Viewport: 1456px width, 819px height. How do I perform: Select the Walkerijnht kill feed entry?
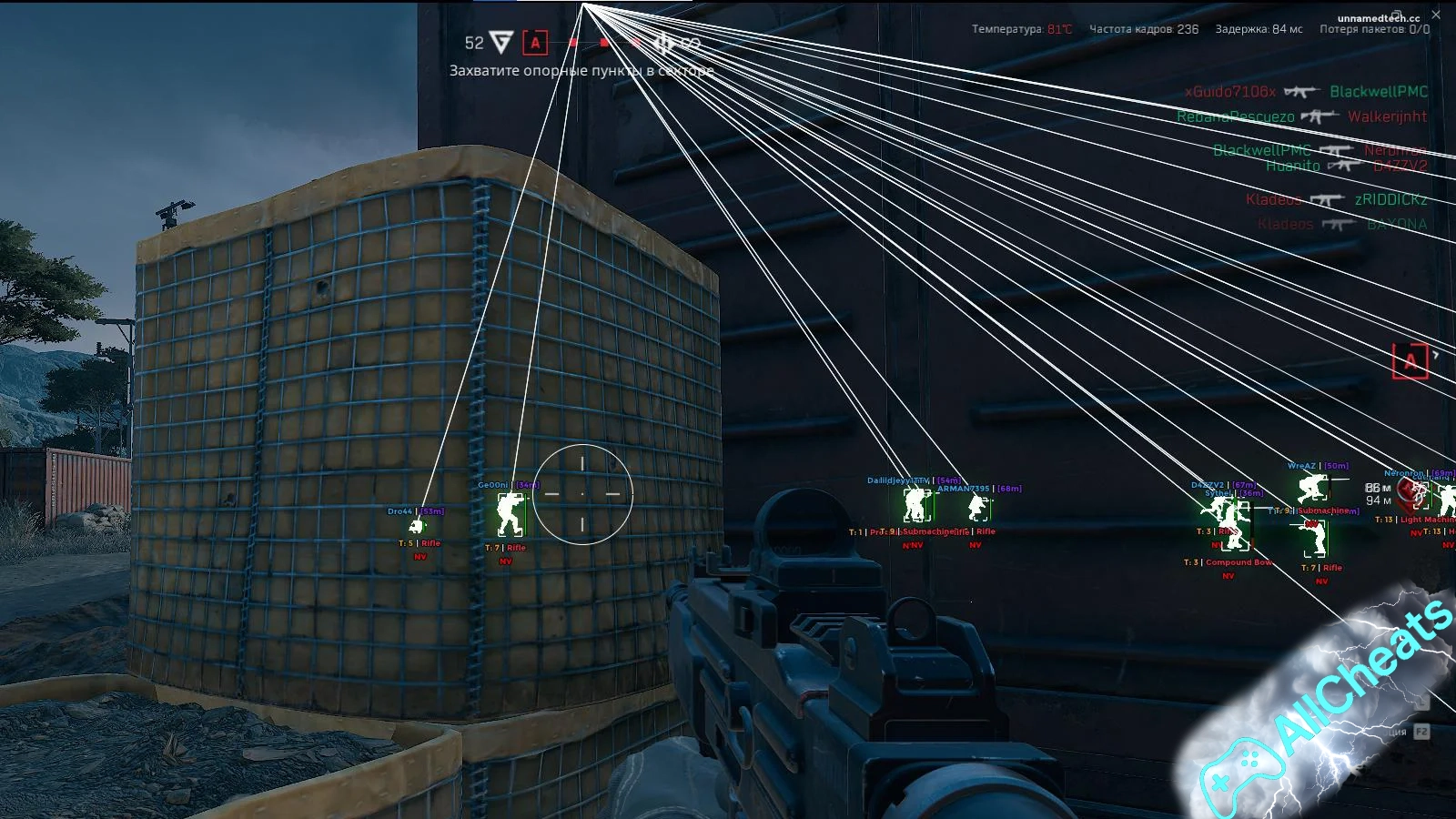point(1387,116)
